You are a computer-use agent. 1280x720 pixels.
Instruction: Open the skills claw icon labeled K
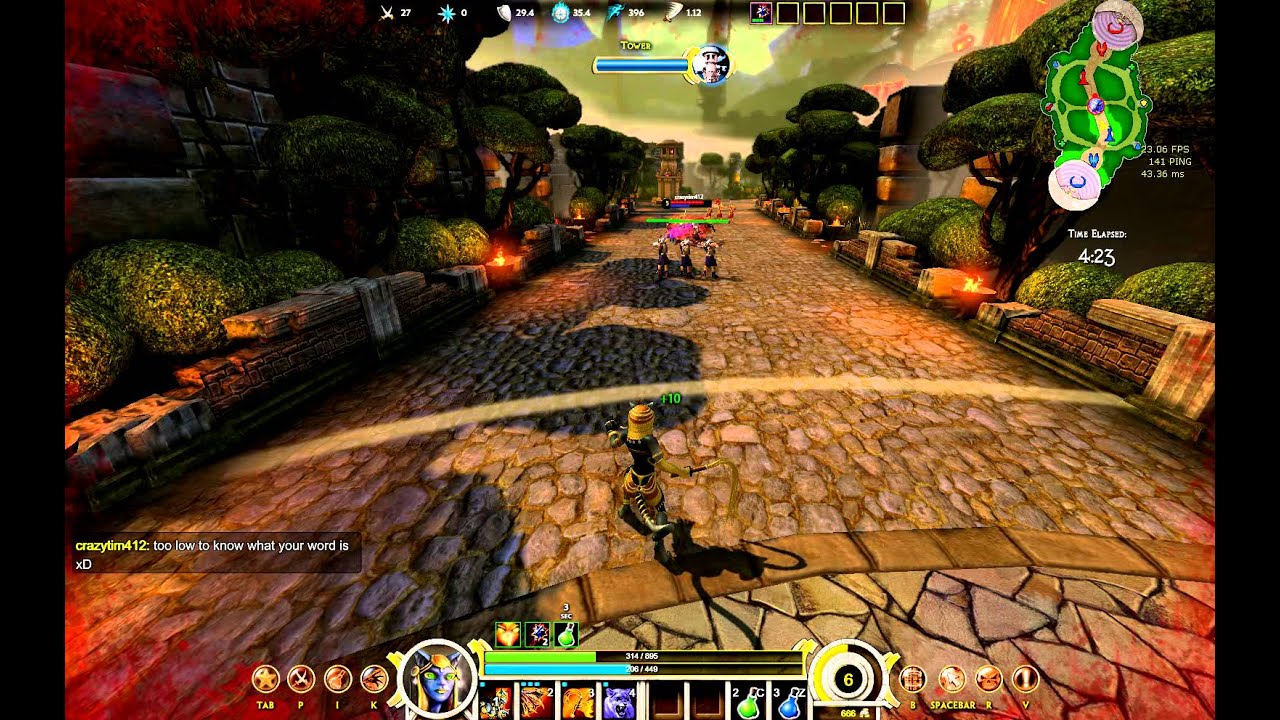tap(374, 680)
